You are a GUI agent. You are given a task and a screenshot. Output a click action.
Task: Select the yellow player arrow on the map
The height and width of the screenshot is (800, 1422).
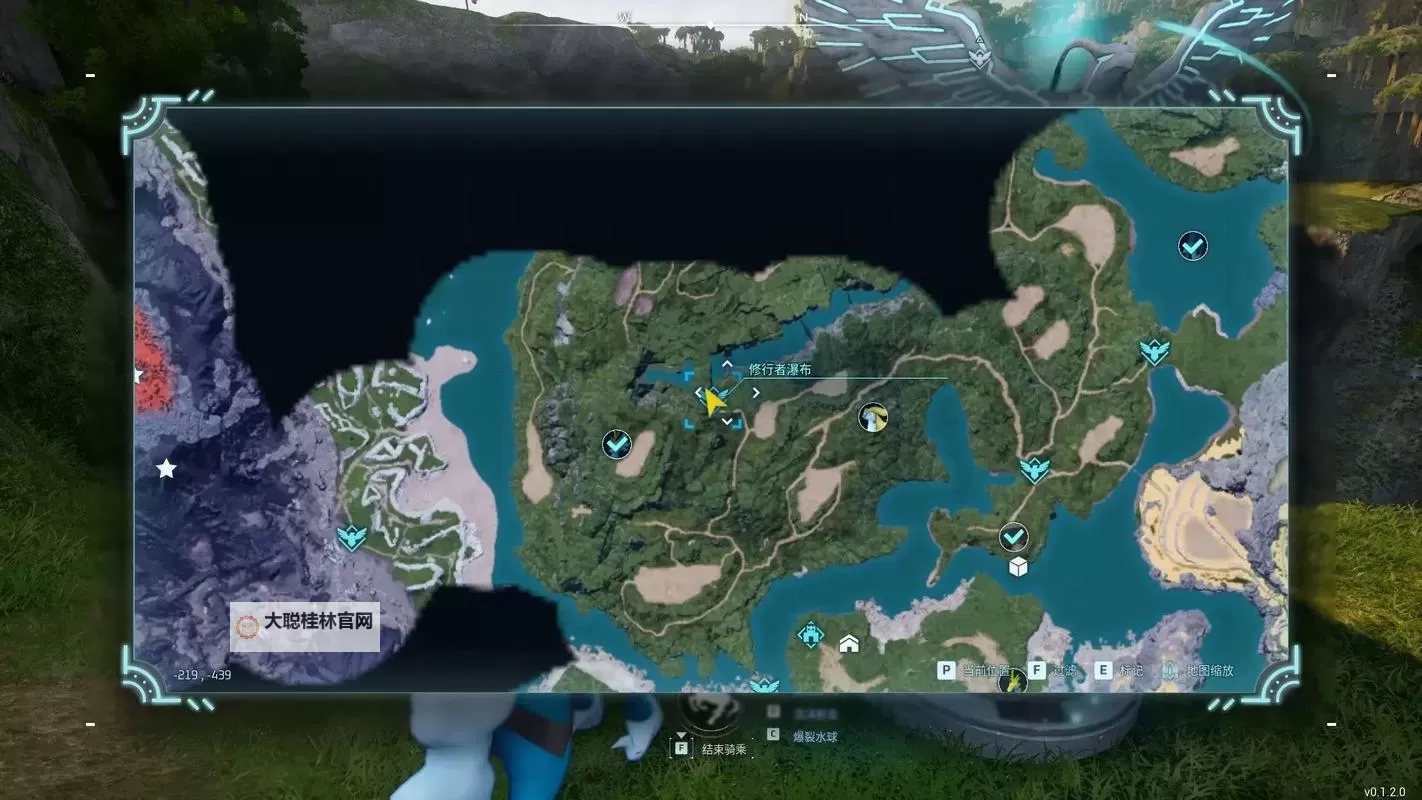[x=713, y=402]
